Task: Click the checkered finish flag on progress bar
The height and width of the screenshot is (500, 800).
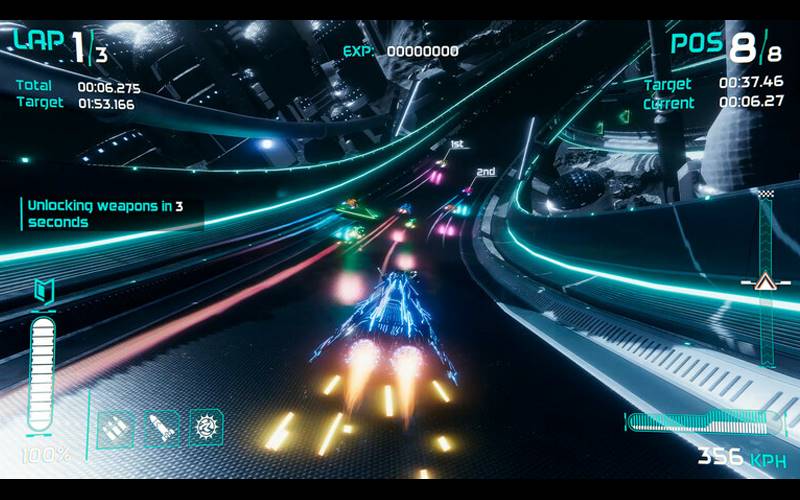Action: tap(766, 192)
